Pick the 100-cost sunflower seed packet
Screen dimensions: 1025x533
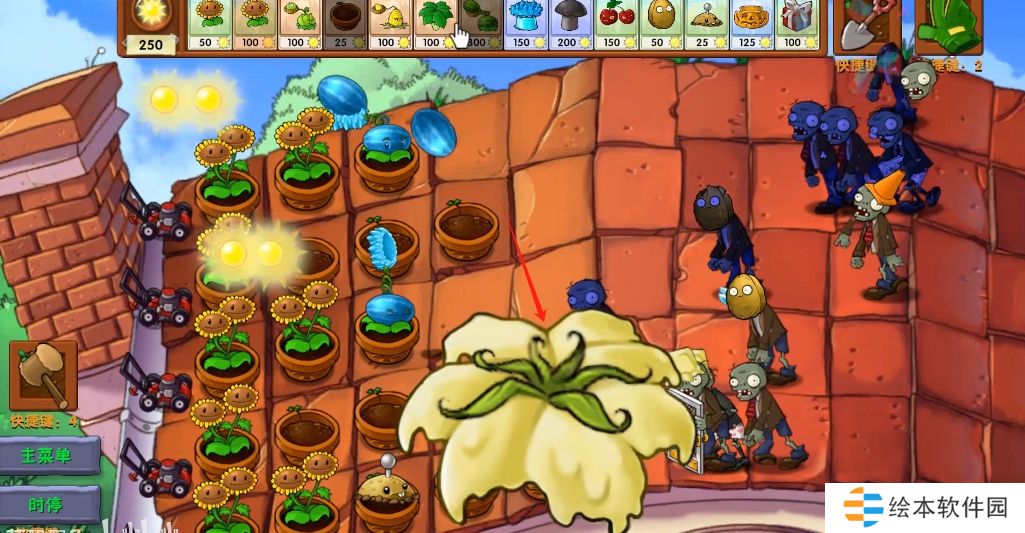click(255, 24)
